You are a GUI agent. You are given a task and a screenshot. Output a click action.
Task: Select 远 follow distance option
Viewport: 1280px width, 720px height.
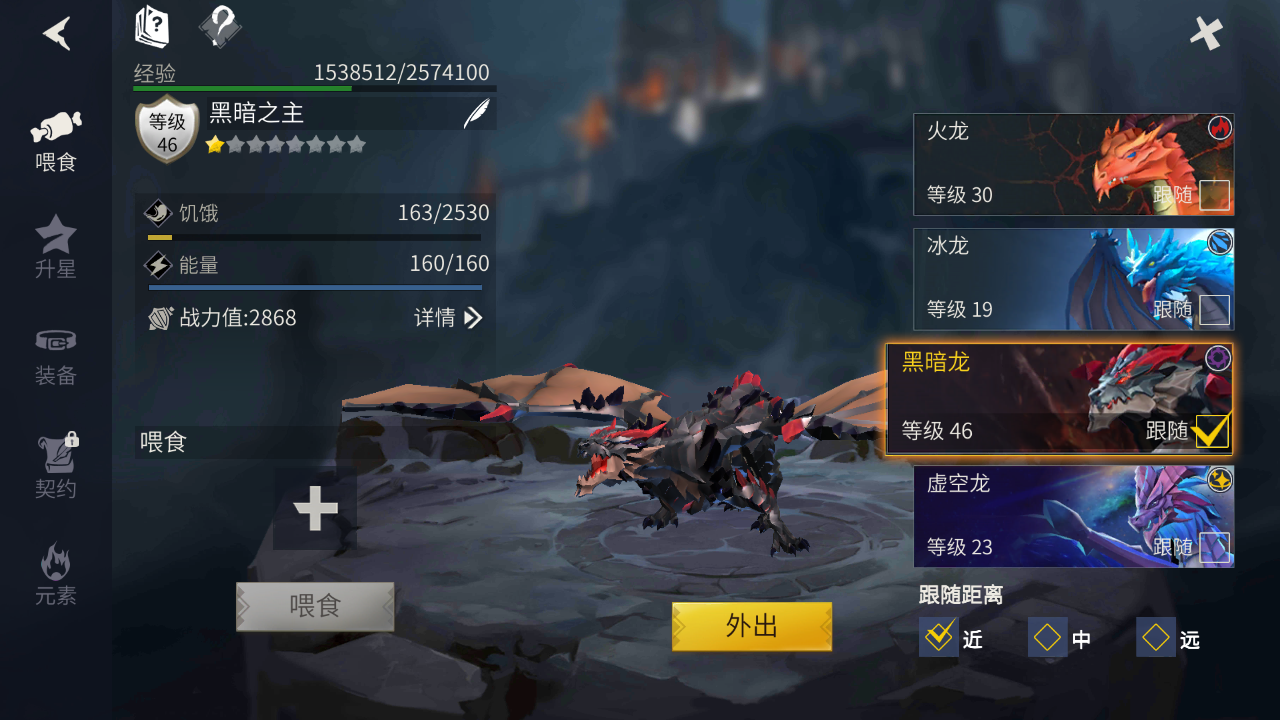click(x=1156, y=637)
